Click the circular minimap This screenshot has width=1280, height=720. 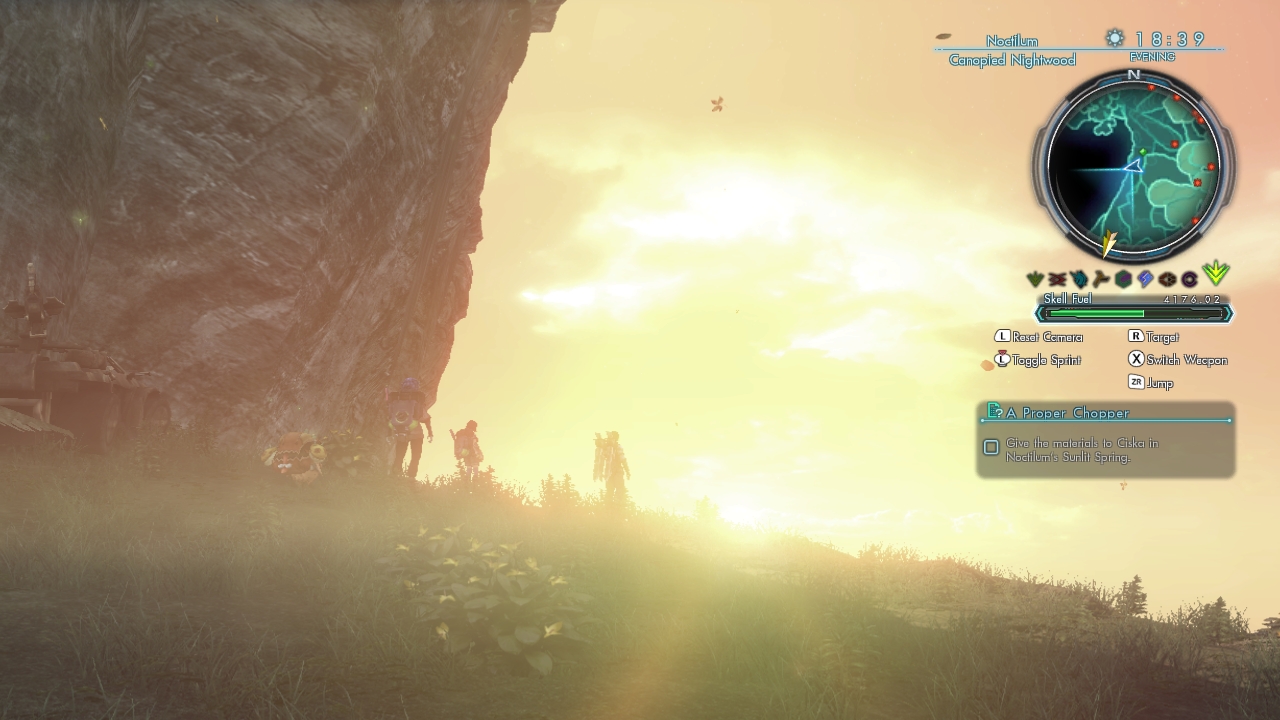tap(1133, 165)
